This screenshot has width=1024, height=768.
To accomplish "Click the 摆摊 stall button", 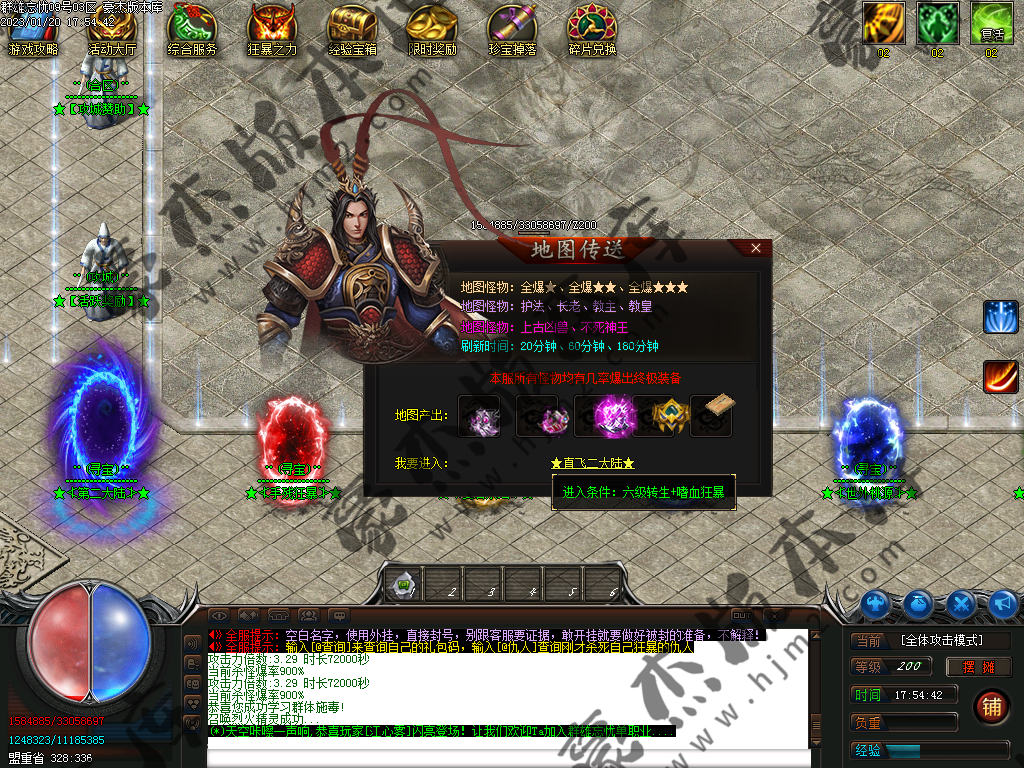I will (x=978, y=667).
